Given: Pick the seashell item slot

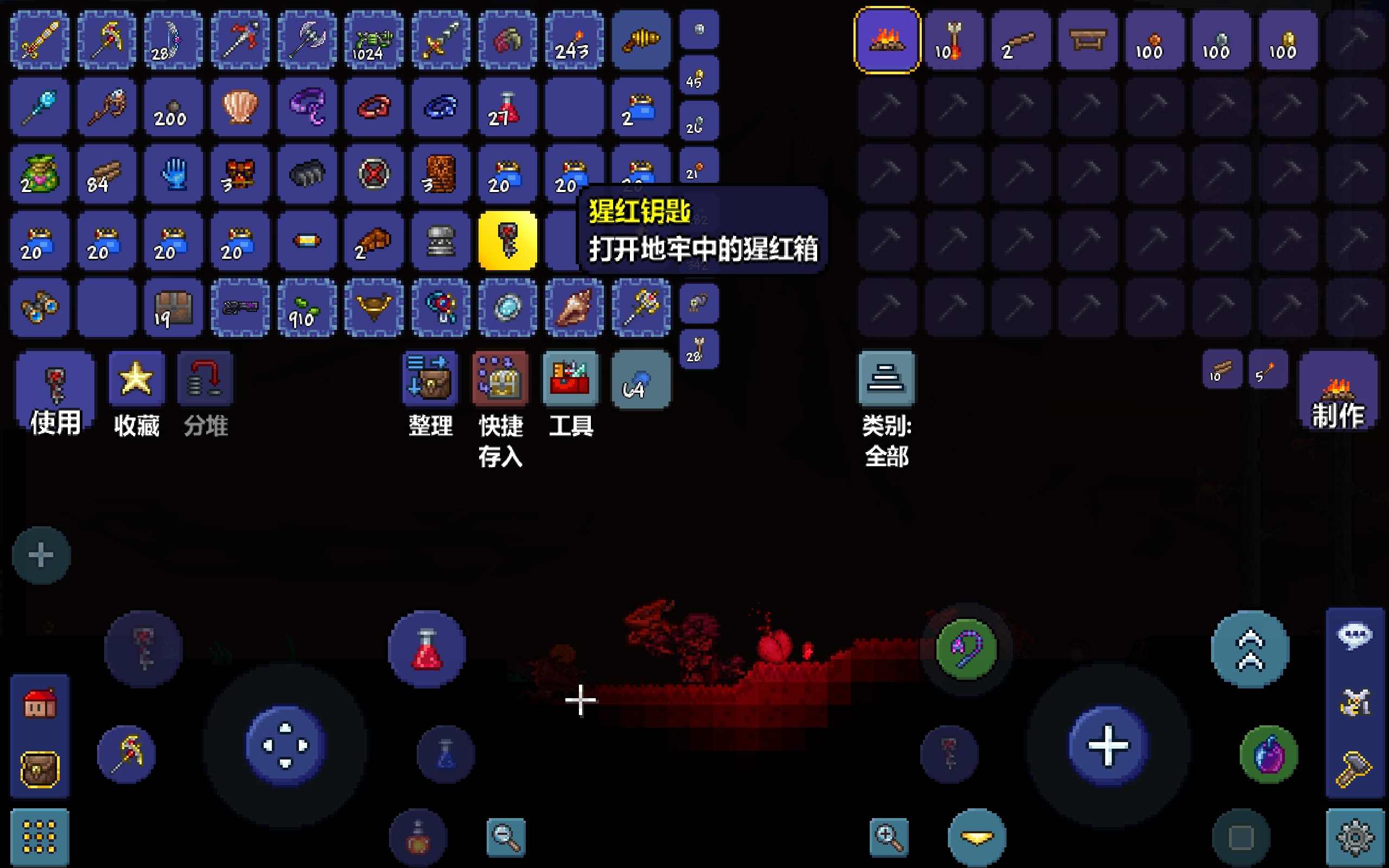Looking at the screenshot, I should click(240, 107).
